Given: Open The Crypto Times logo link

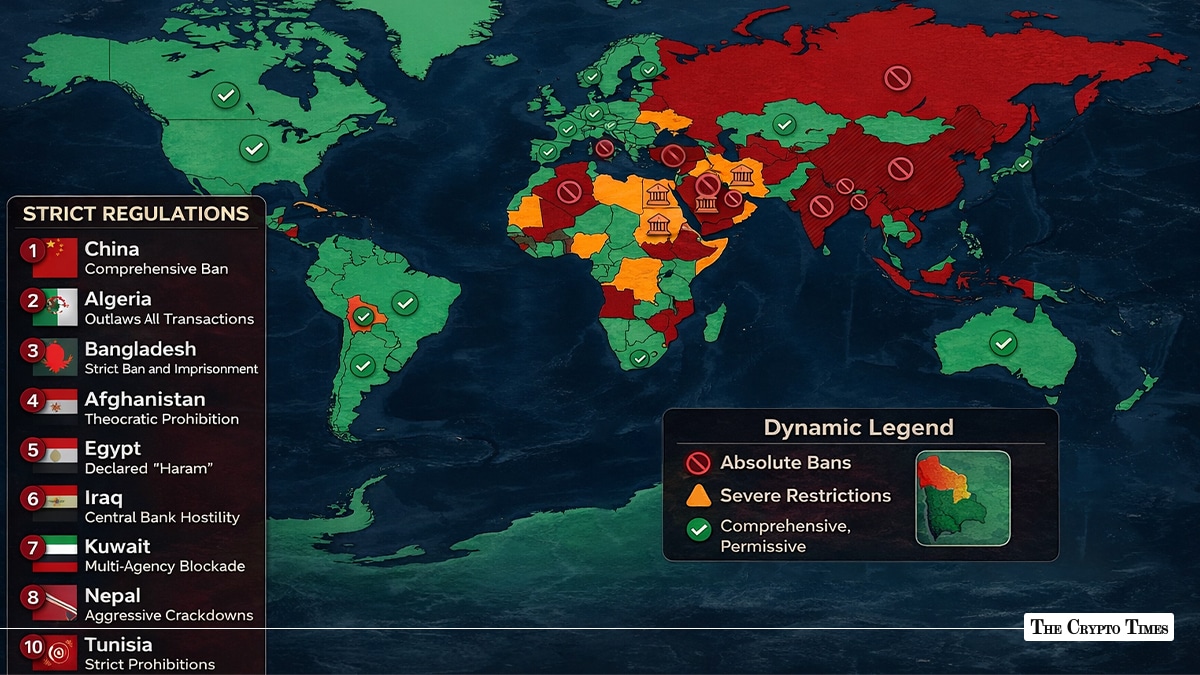Looking at the screenshot, I should (x=1098, y=627).
